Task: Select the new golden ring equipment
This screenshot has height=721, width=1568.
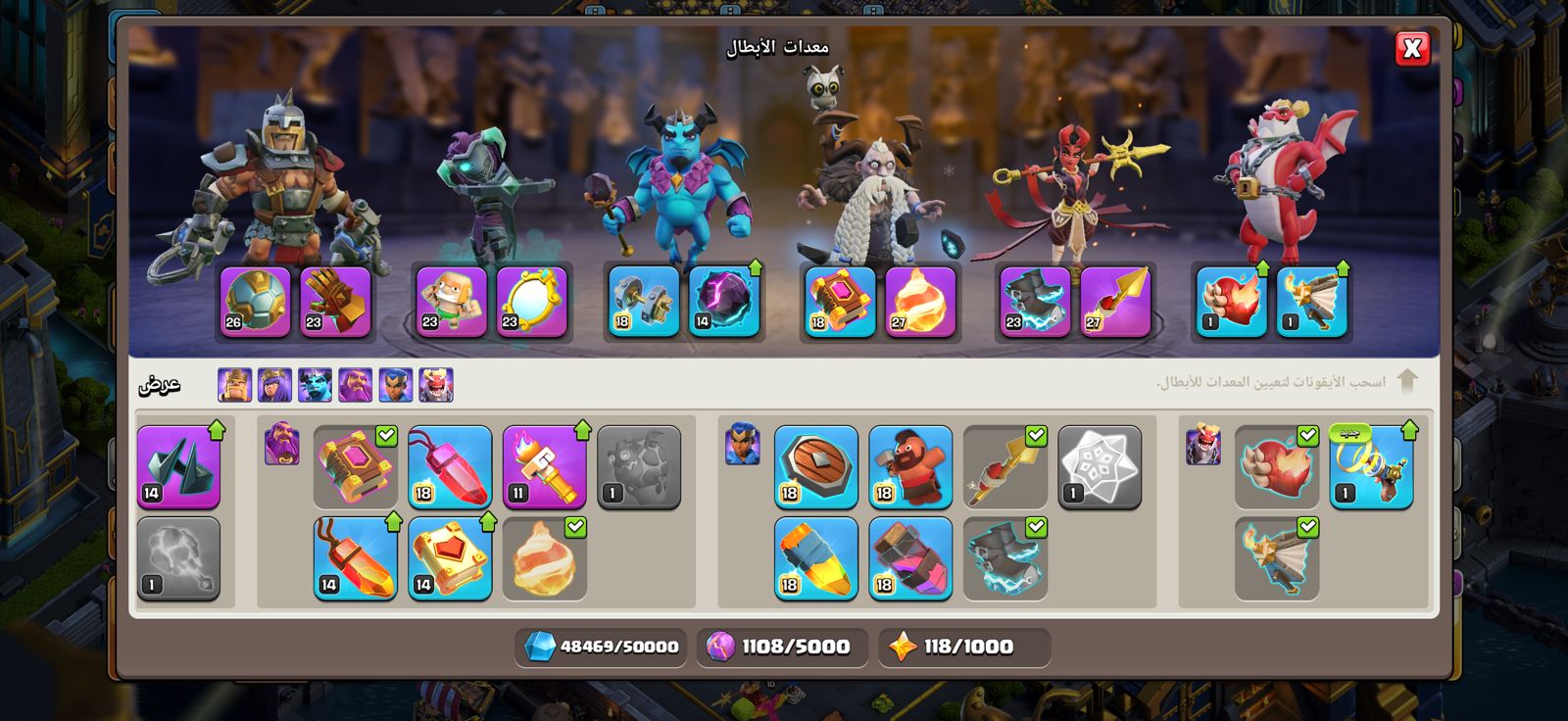Action: click(1371, 466)
